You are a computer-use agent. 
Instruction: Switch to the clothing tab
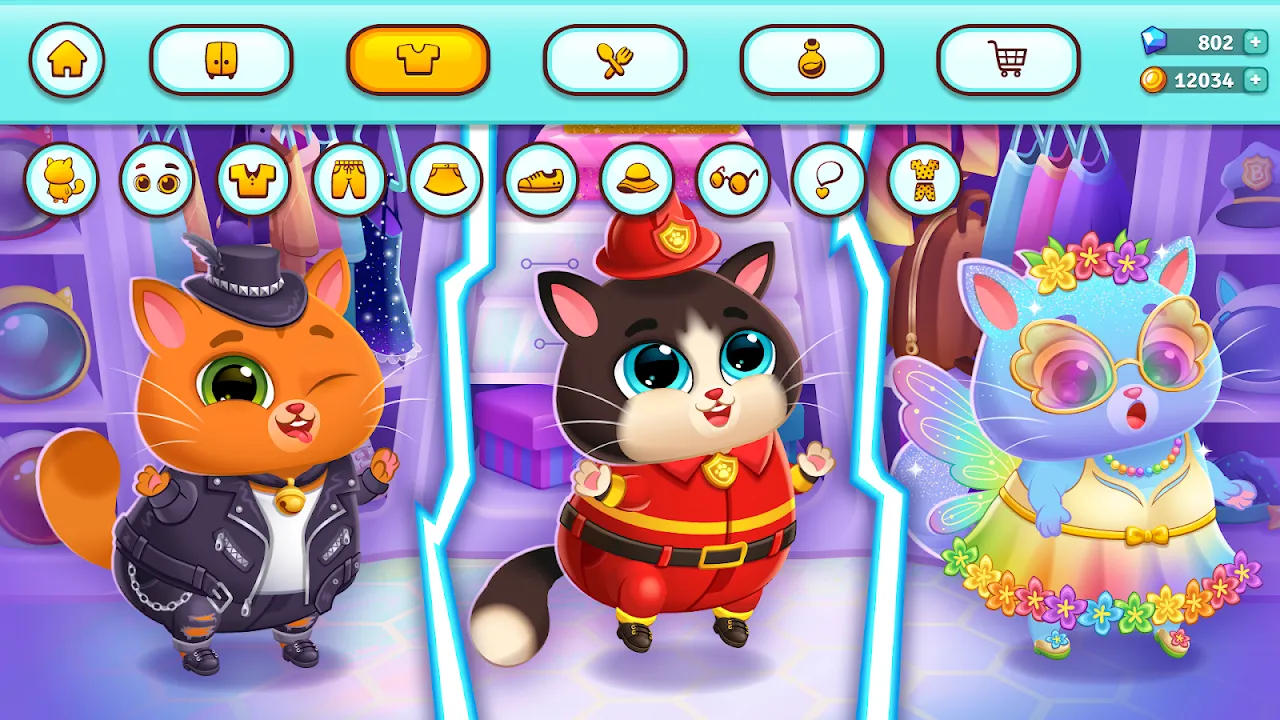click(x=418, y=60)
